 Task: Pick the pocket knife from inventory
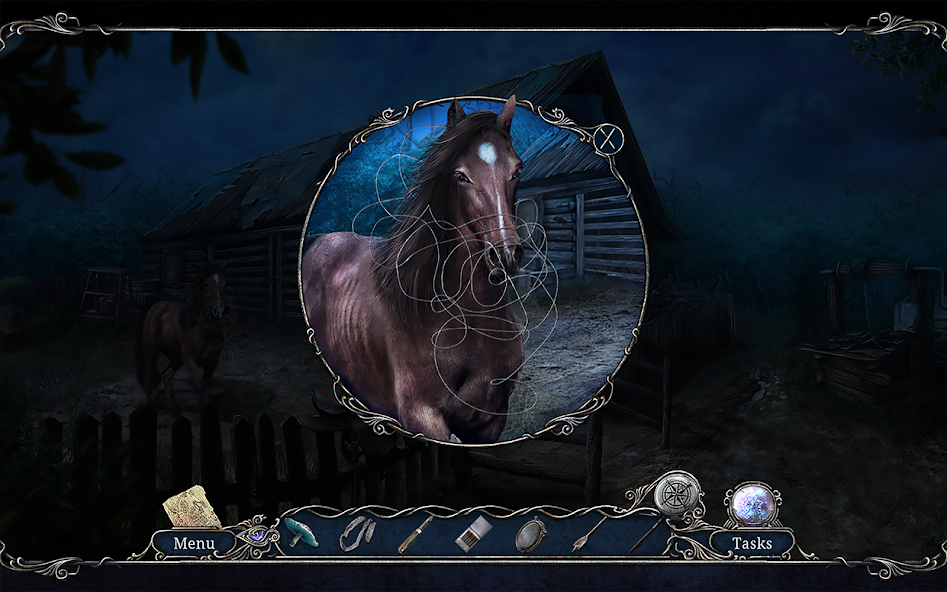pos(415,533)
